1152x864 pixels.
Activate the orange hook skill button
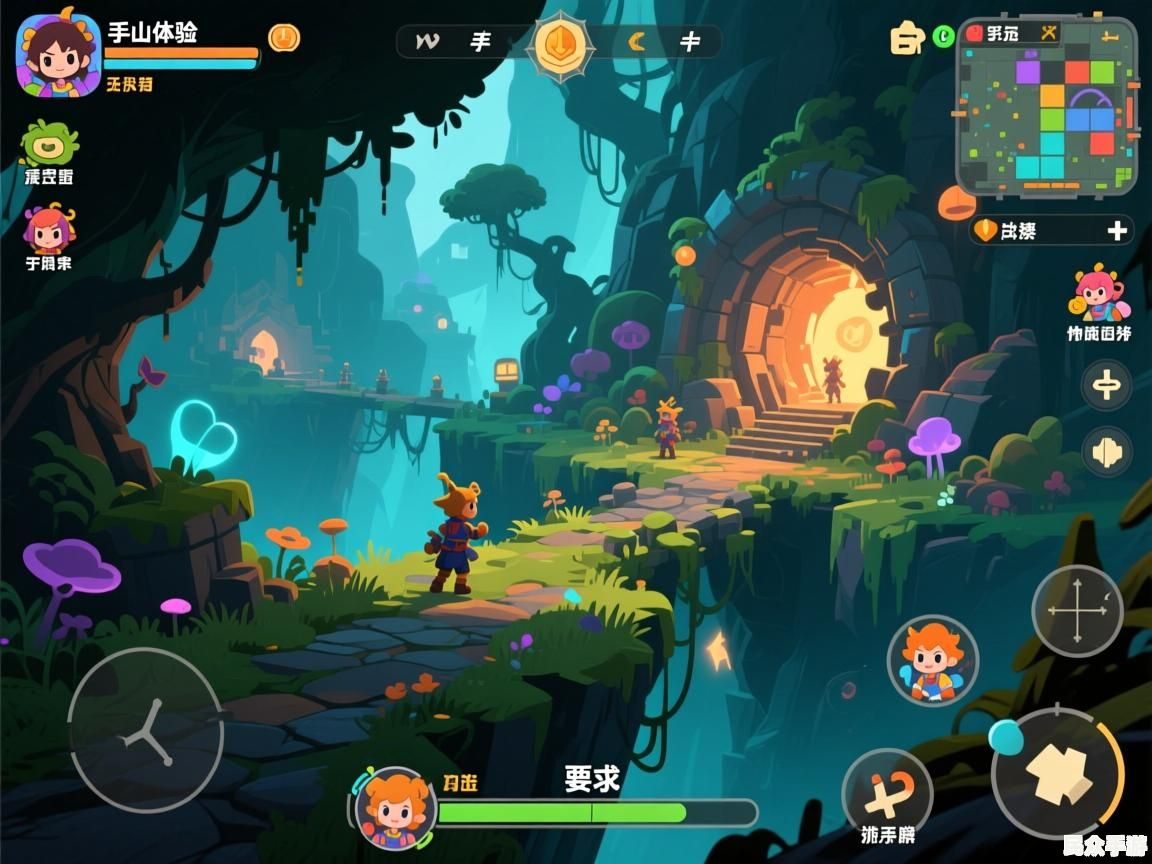[x=887, y=793]
